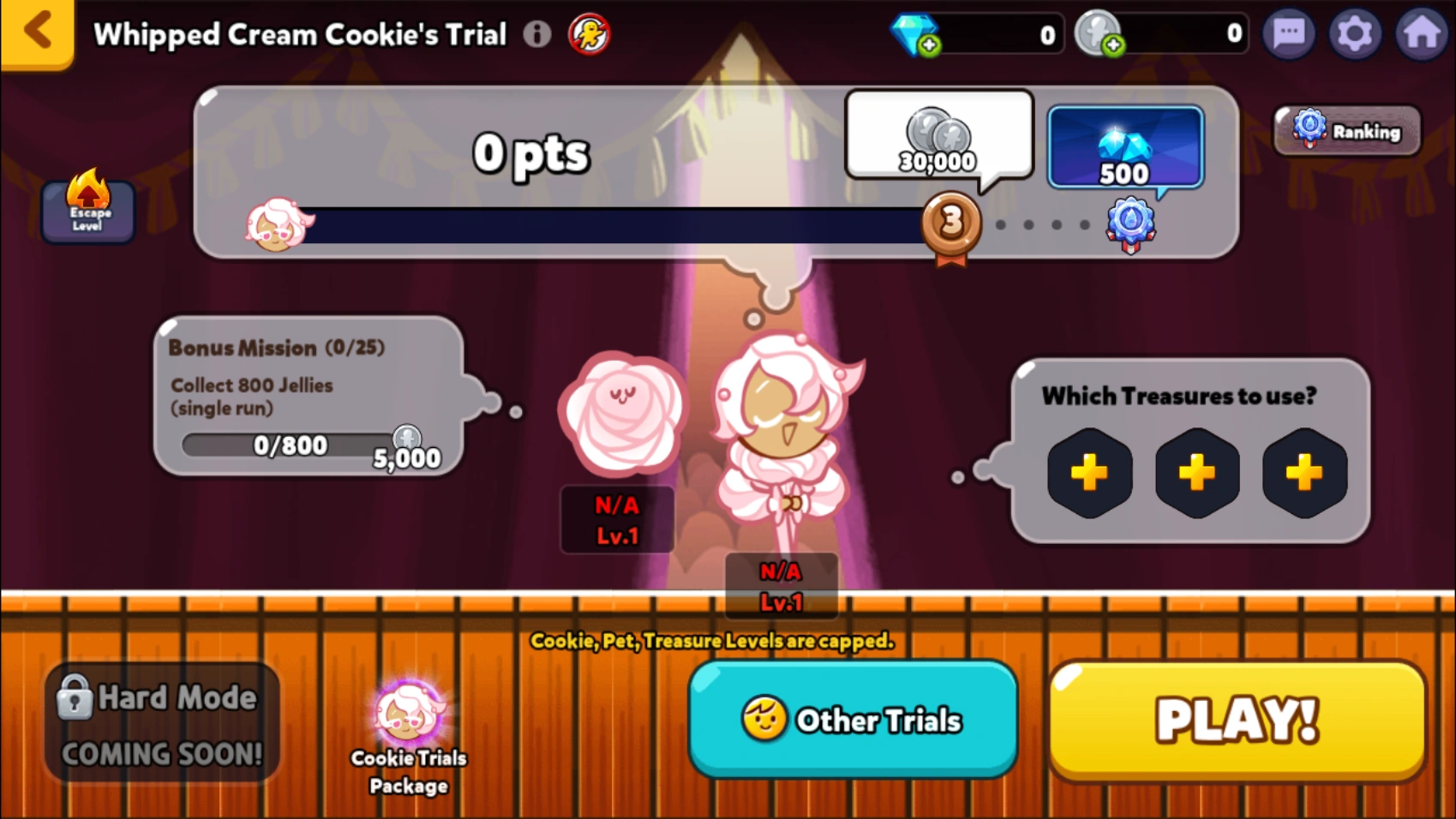Open the home screen icon
This screenshot has width=1456, height=819.
[1423, 34]
